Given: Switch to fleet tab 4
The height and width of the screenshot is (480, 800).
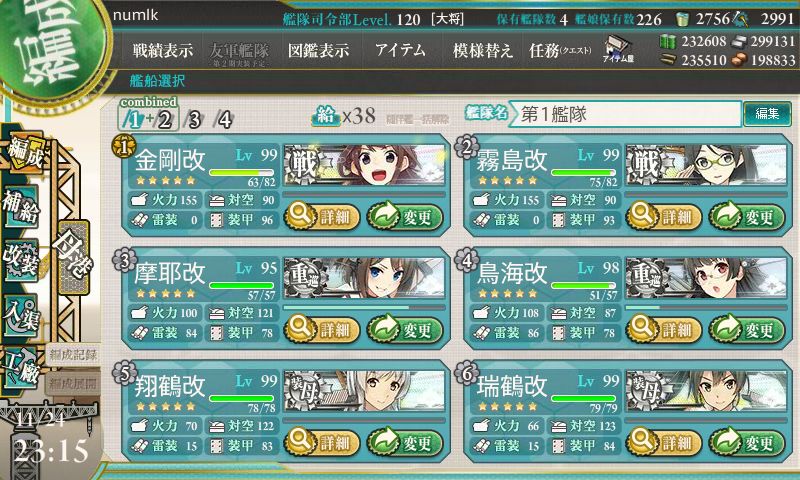Looking at the screenshot, I should click(x=225, y=120).
